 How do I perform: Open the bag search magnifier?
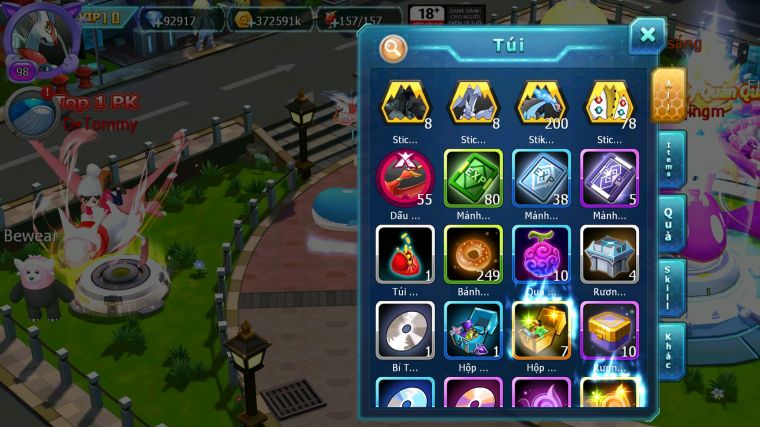(394, 47)
